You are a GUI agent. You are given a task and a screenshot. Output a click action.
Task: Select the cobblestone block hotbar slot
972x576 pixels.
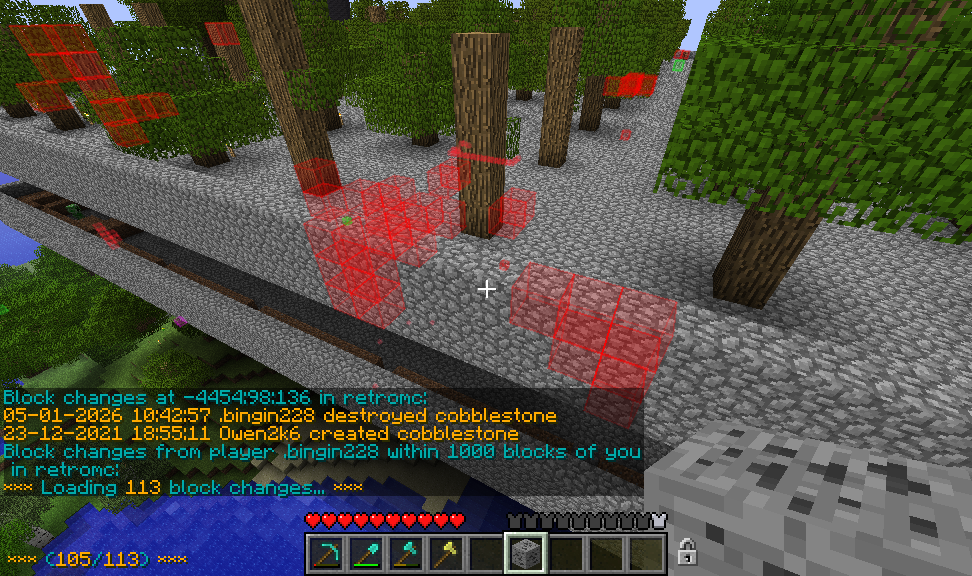tap(525, 552)
